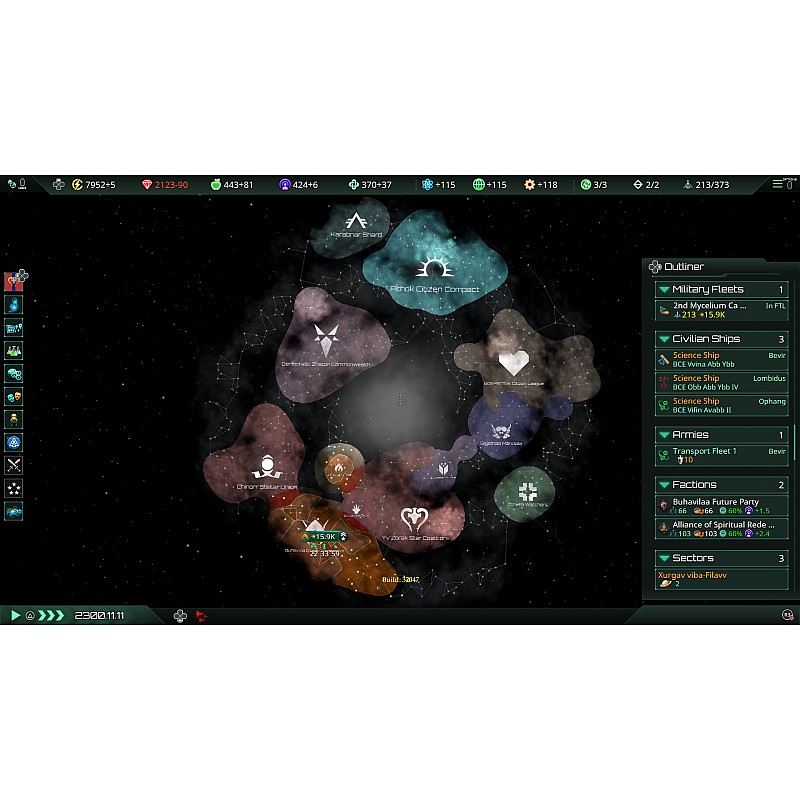This screenshot has height=800, width=800.
Task: Open the main menu hamburger icon
Action: click(778, 185)
